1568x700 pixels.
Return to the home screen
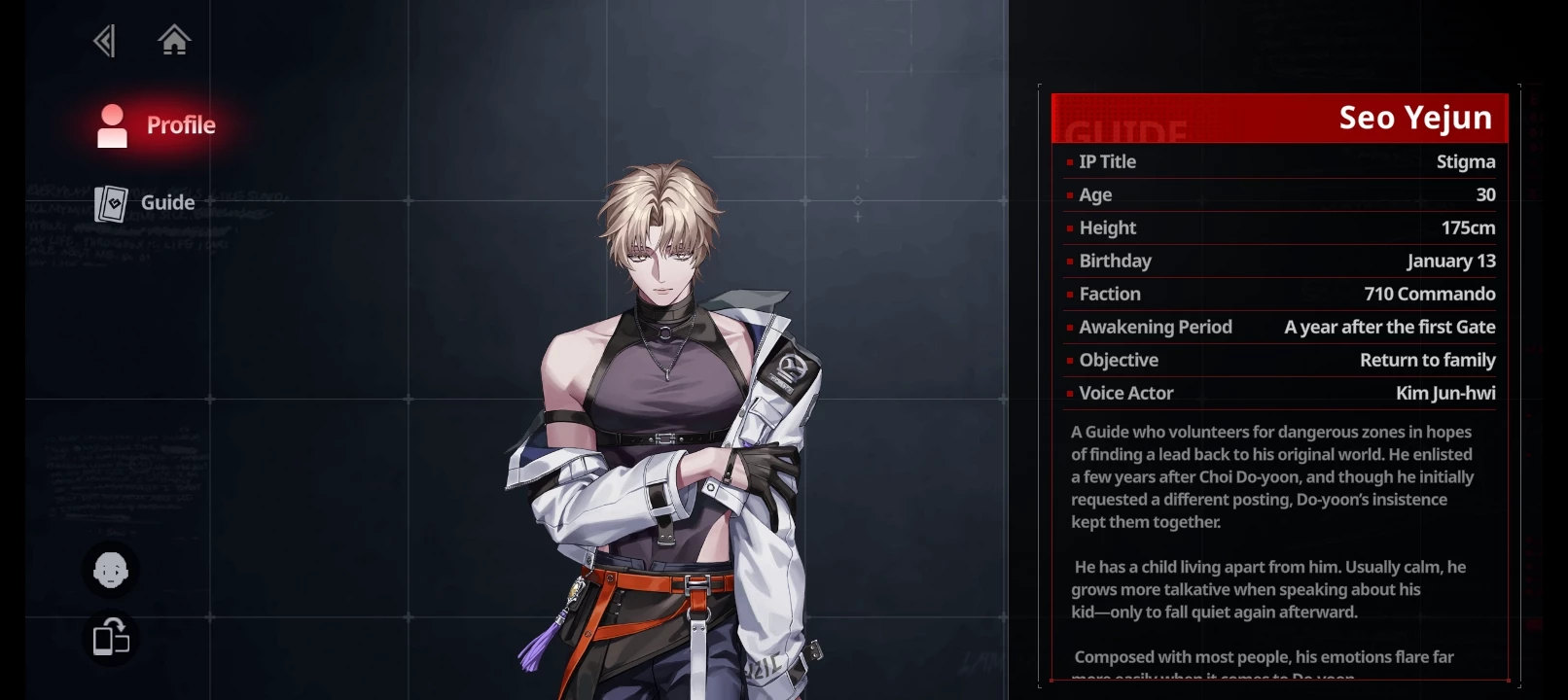[x=174, y=41]
